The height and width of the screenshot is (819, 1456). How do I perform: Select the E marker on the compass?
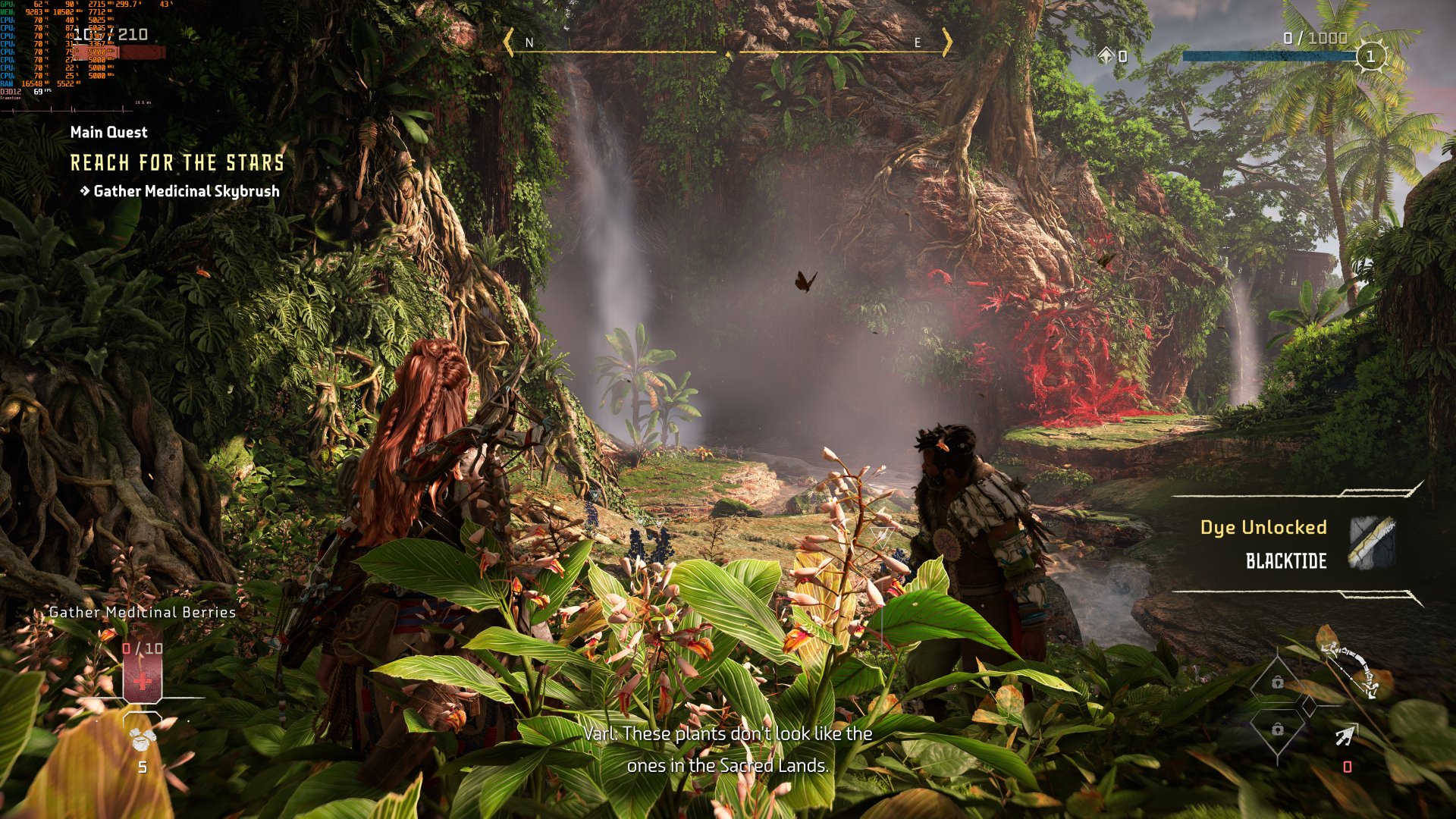(916, 43)
